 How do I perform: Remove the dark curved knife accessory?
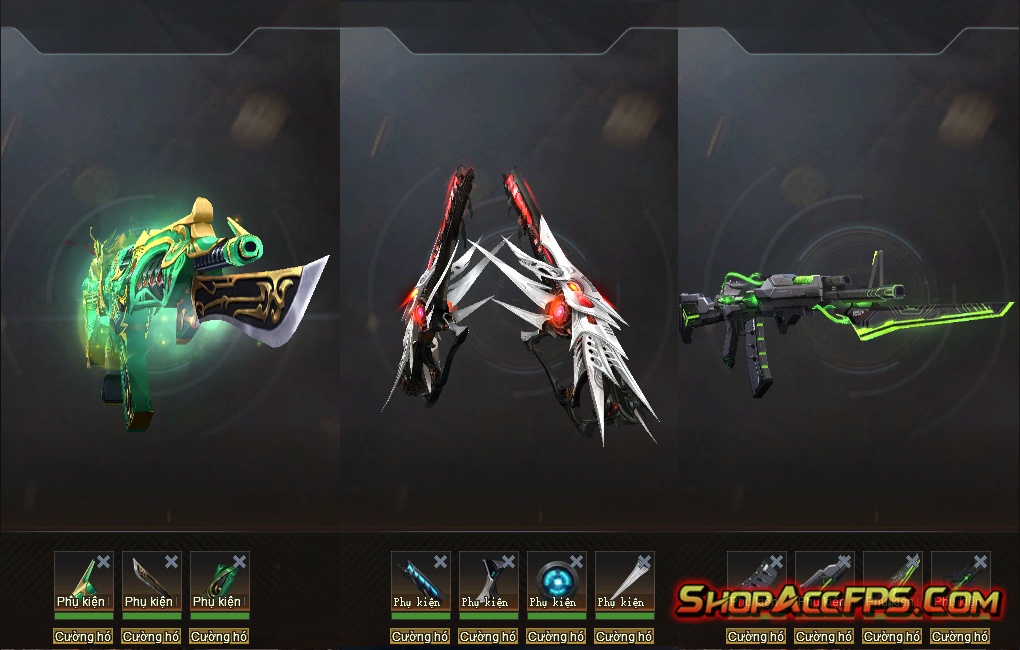172,562
